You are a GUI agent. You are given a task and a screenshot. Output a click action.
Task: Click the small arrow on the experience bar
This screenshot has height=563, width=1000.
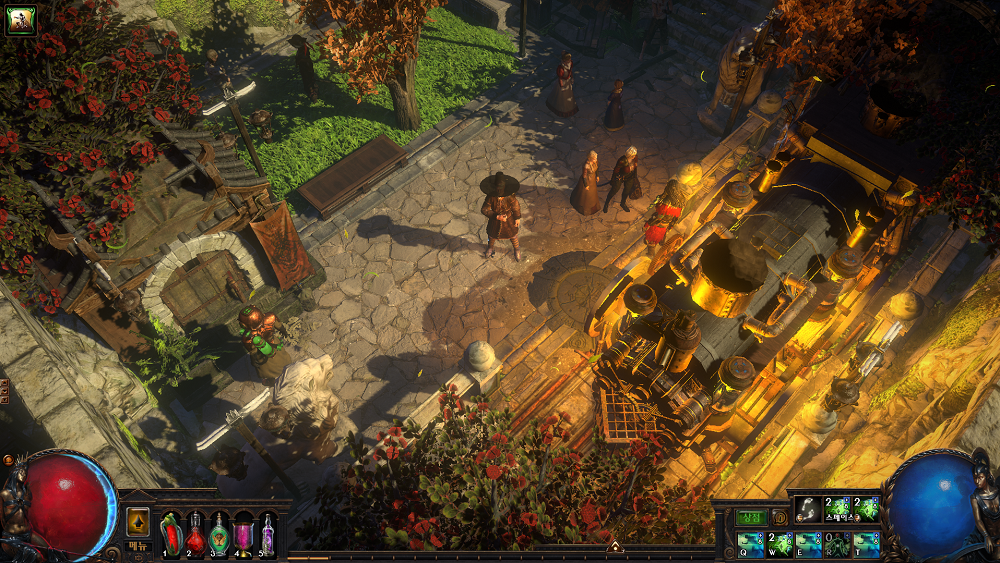615,547
